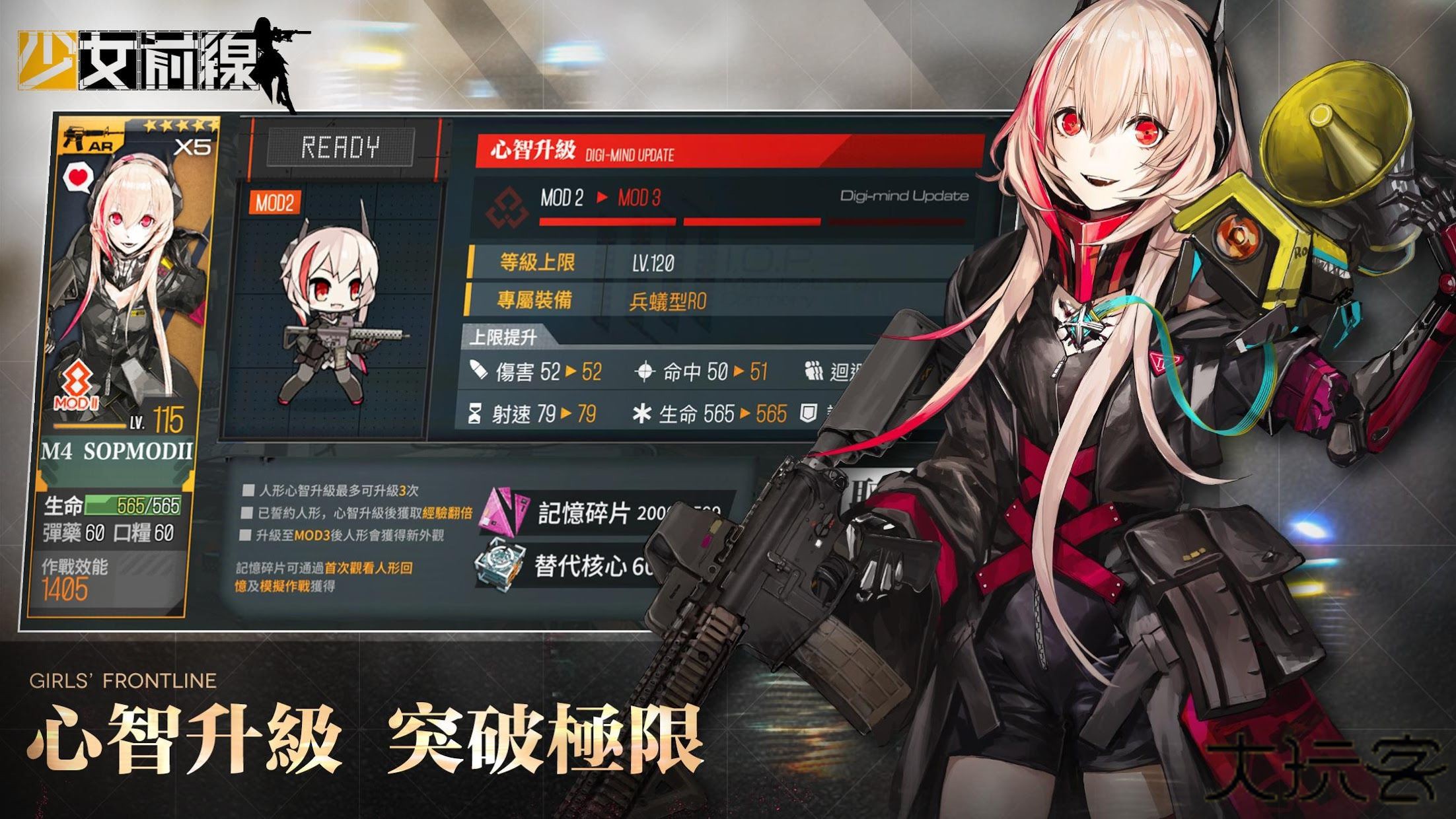Select the READY status panel
The height and width of the screenshot is (819, 1456).
[341, 146]
